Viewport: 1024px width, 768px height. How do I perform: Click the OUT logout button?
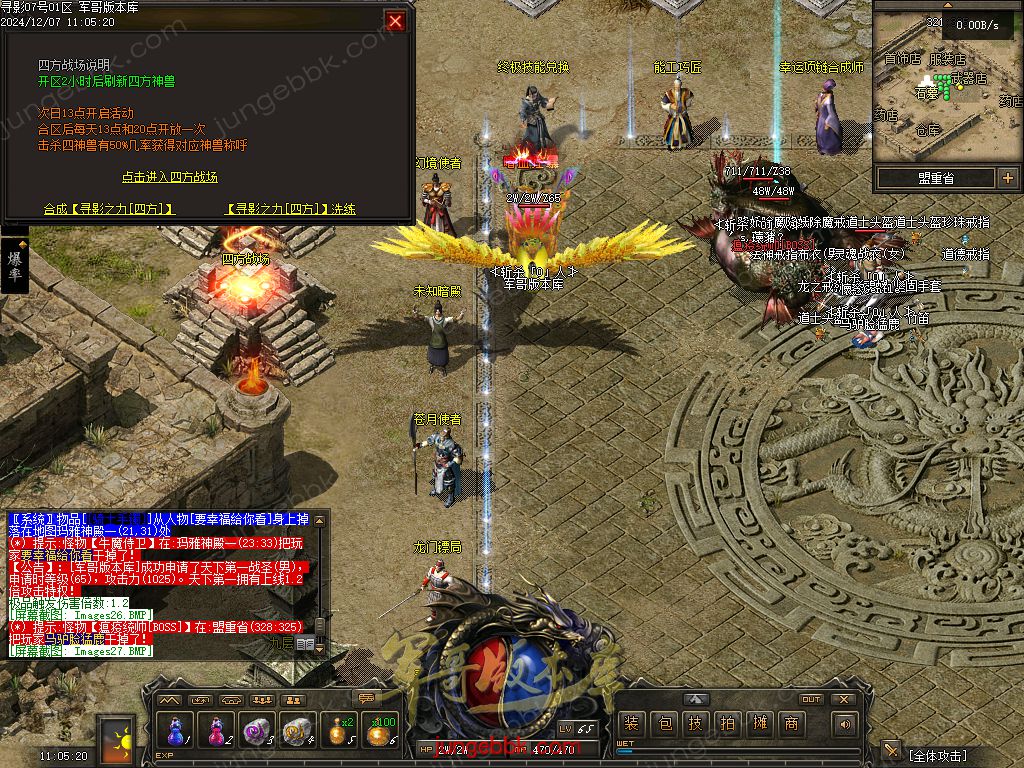[x=811, y=699]
